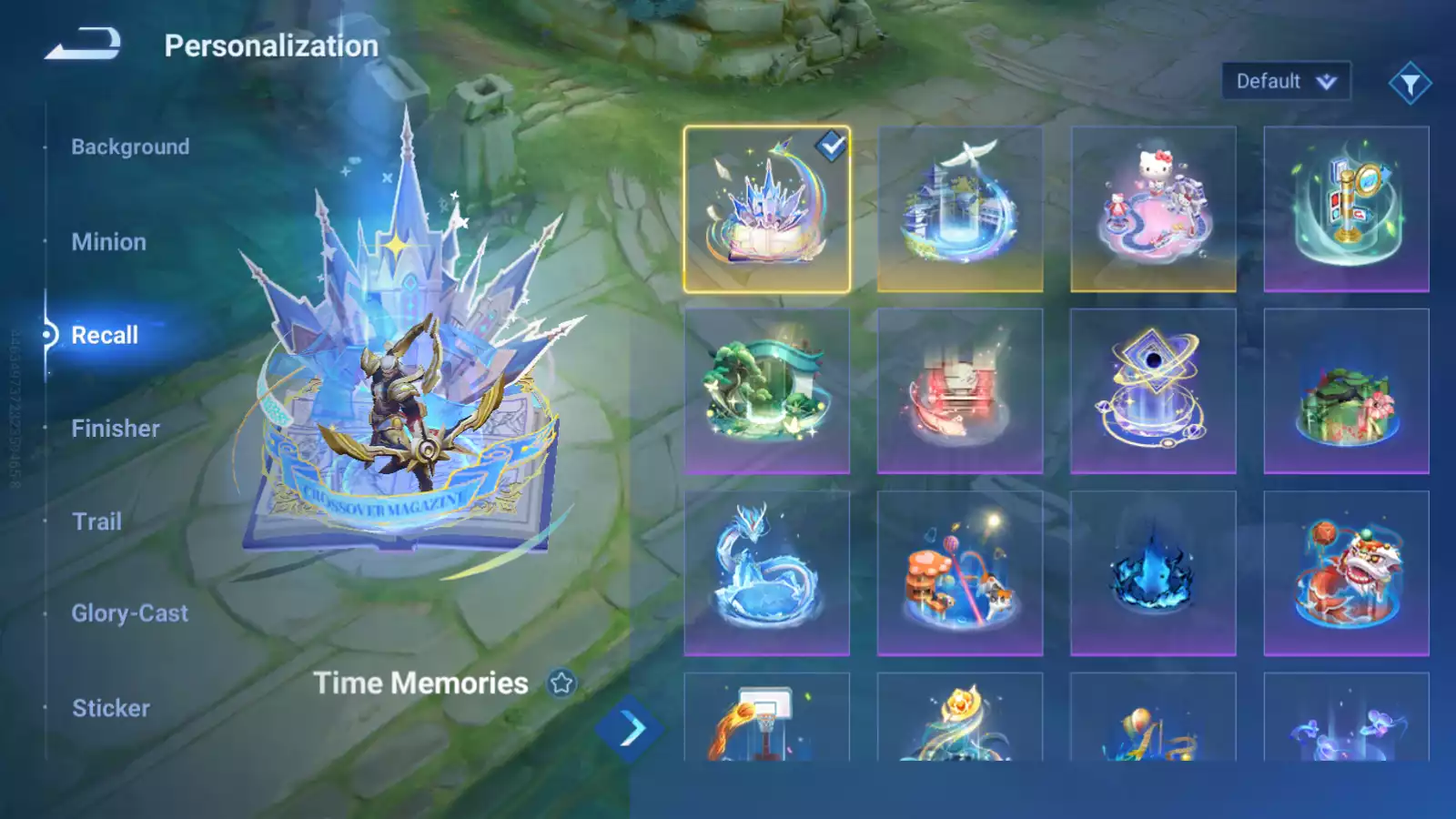
Task: Click the blue right-arrow diamond button
Action: [630, 729]
